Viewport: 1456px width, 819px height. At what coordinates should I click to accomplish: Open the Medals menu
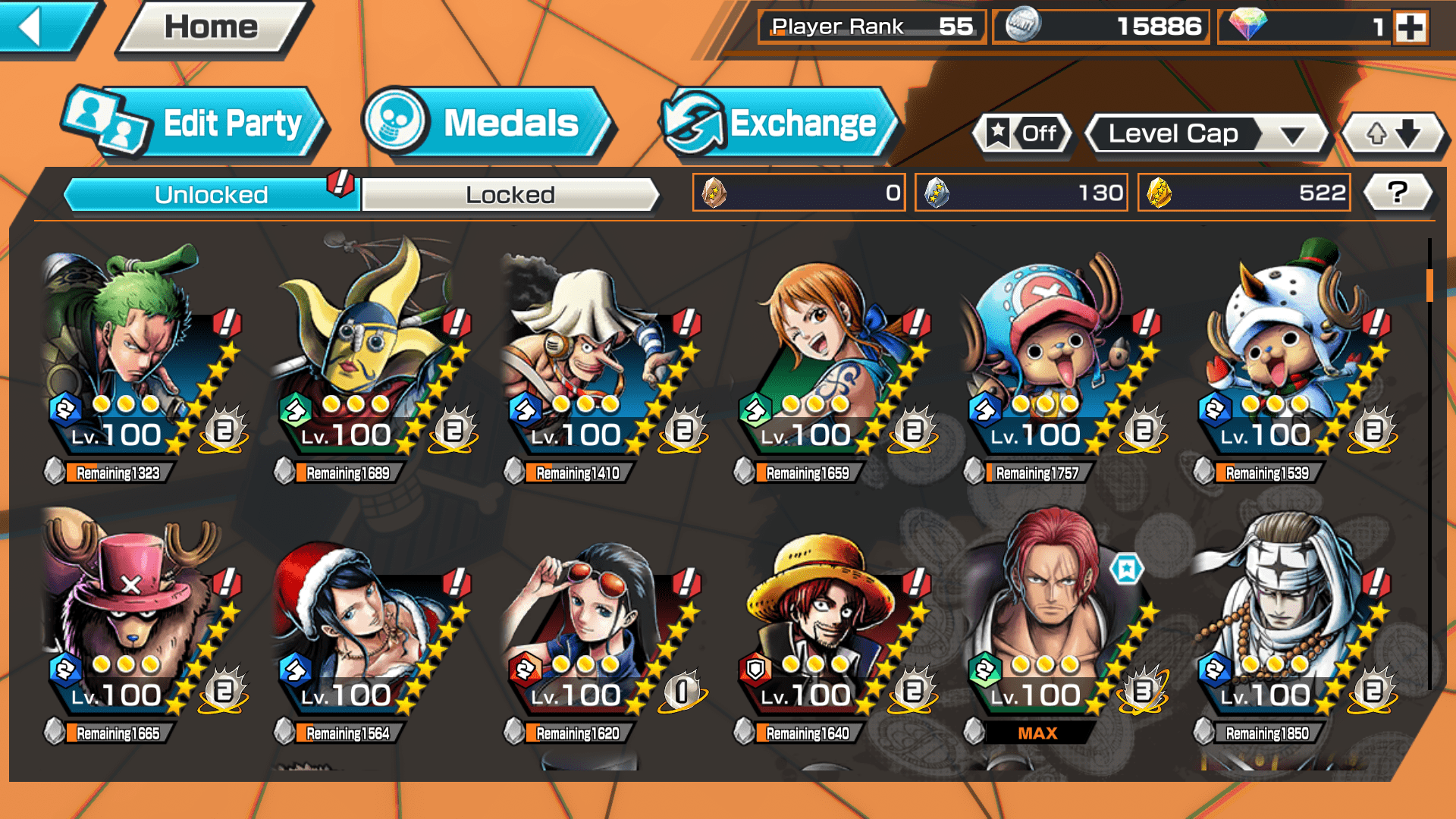[x=485, y=123]
